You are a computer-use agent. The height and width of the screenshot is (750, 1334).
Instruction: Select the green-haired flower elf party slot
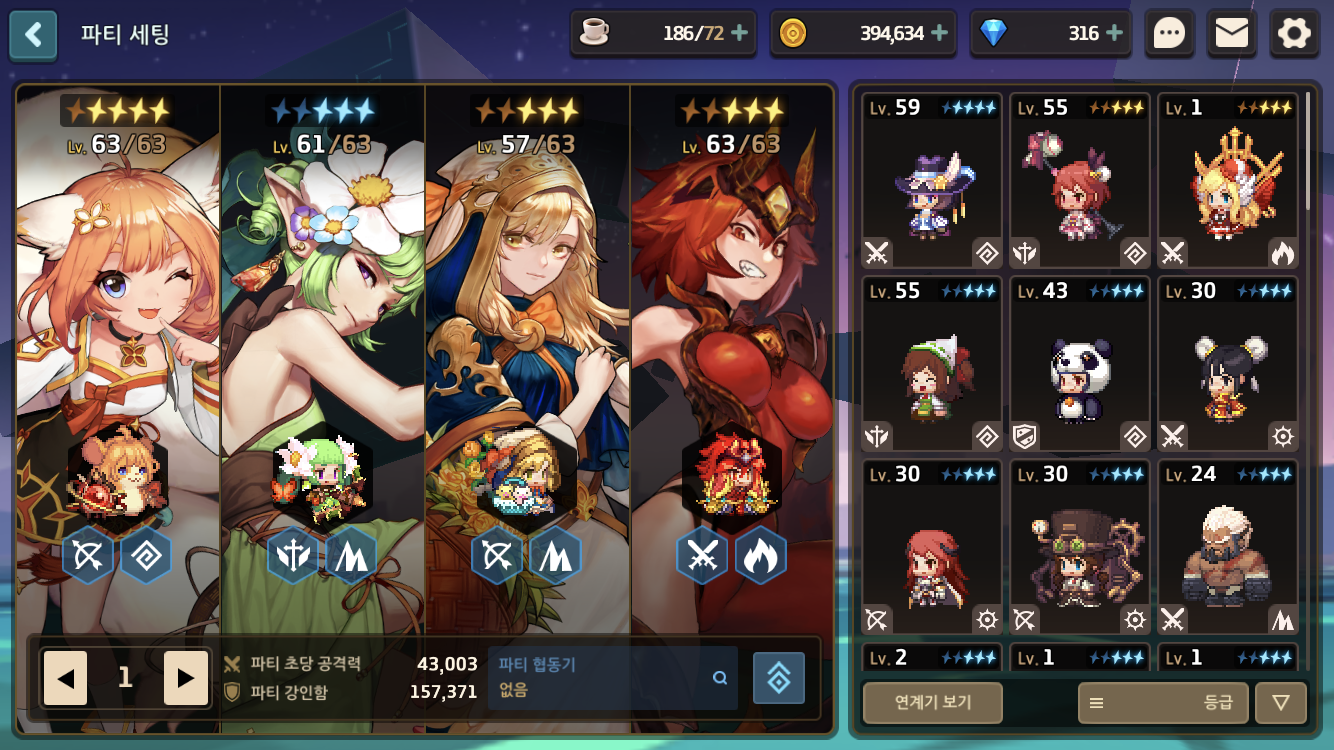pyautogui.click(x=323, y=350)
